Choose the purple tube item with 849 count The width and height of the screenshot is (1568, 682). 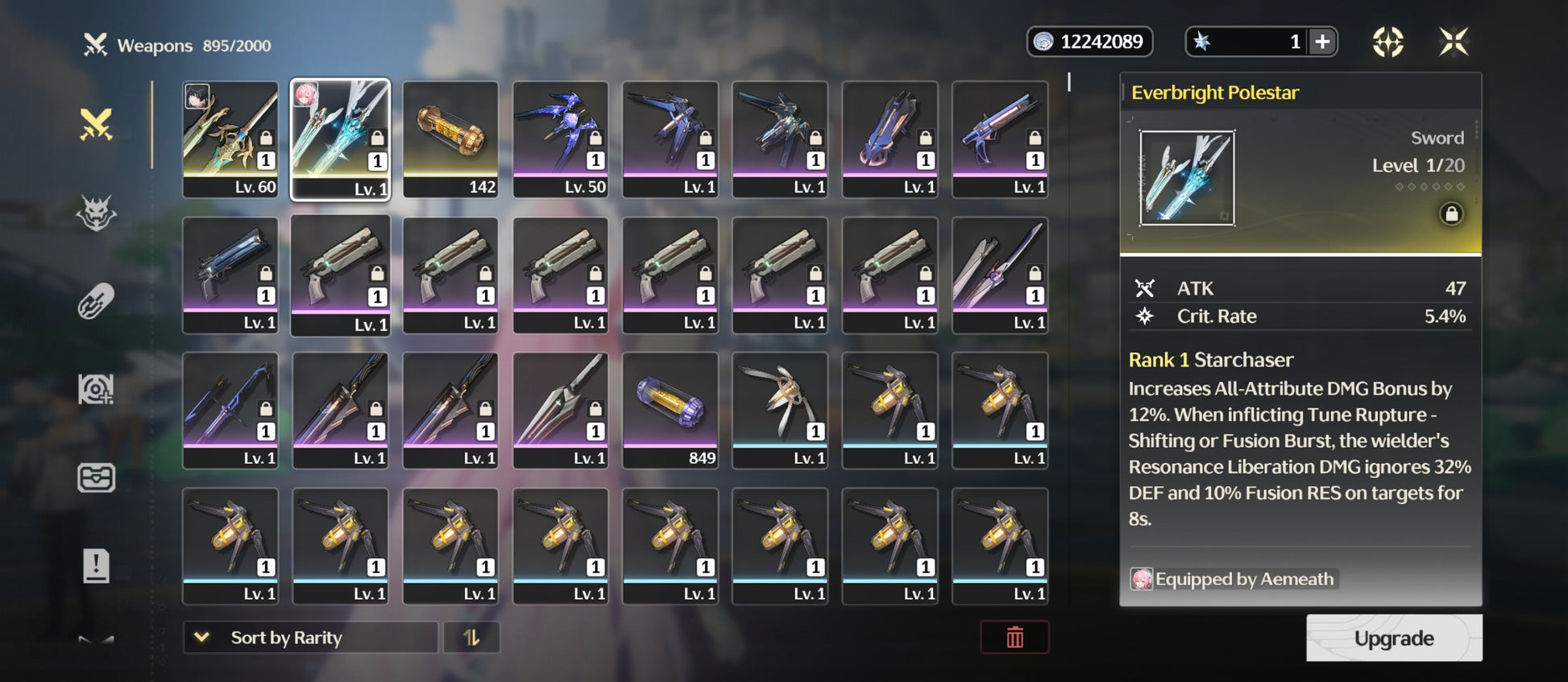coord(670,410)
